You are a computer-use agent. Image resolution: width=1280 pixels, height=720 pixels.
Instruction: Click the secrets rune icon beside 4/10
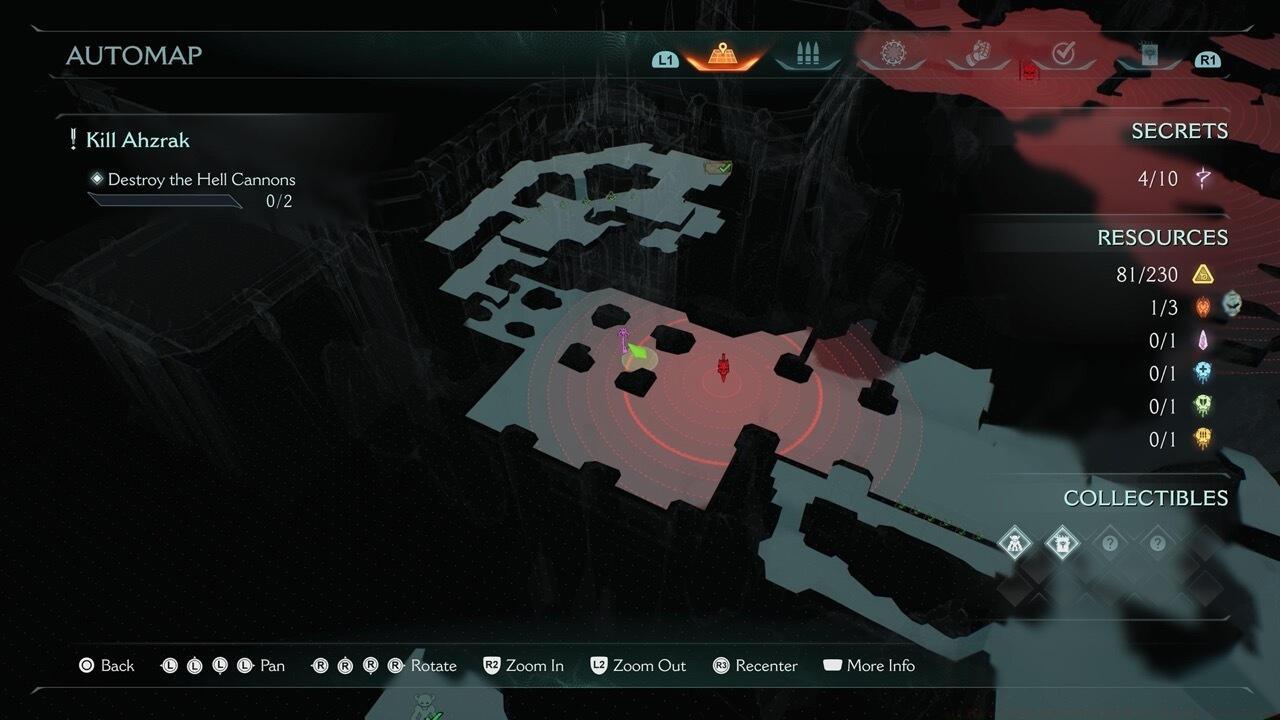[1203, 178]
